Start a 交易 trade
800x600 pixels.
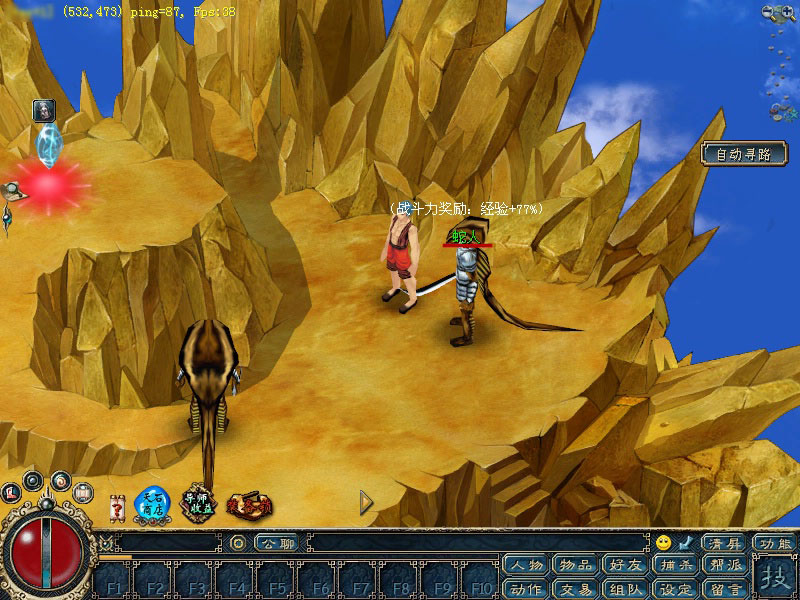(x=577, y=588)
